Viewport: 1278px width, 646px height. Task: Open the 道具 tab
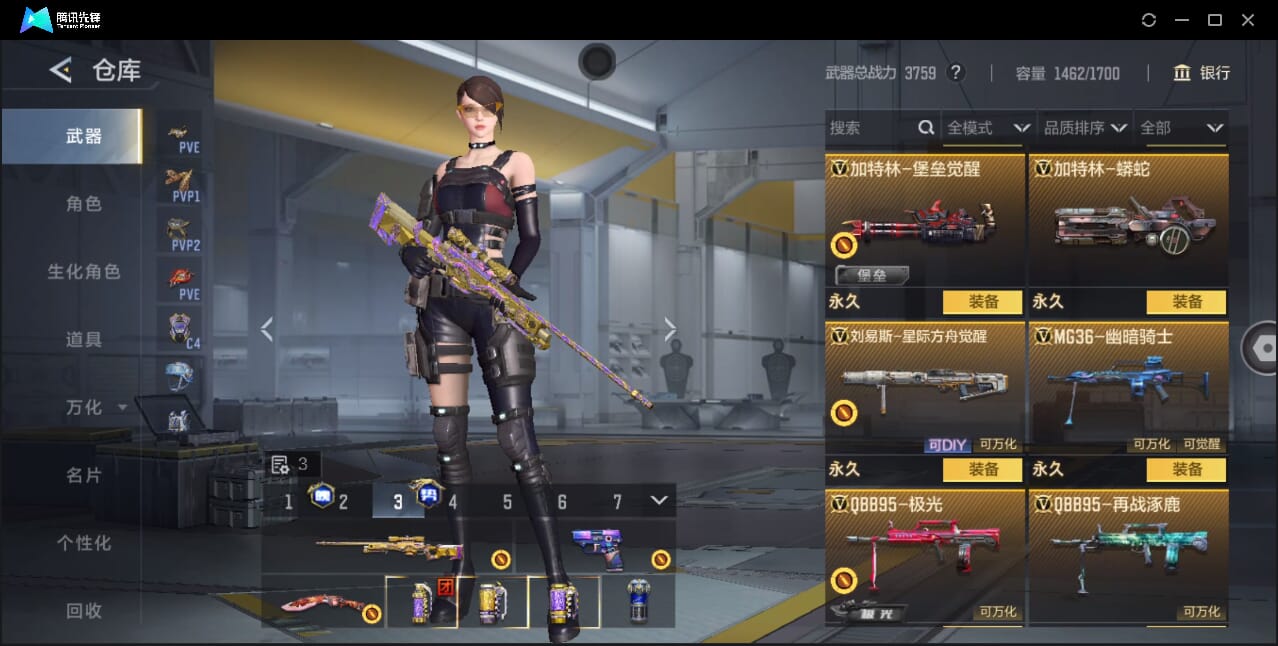(83, 340)
